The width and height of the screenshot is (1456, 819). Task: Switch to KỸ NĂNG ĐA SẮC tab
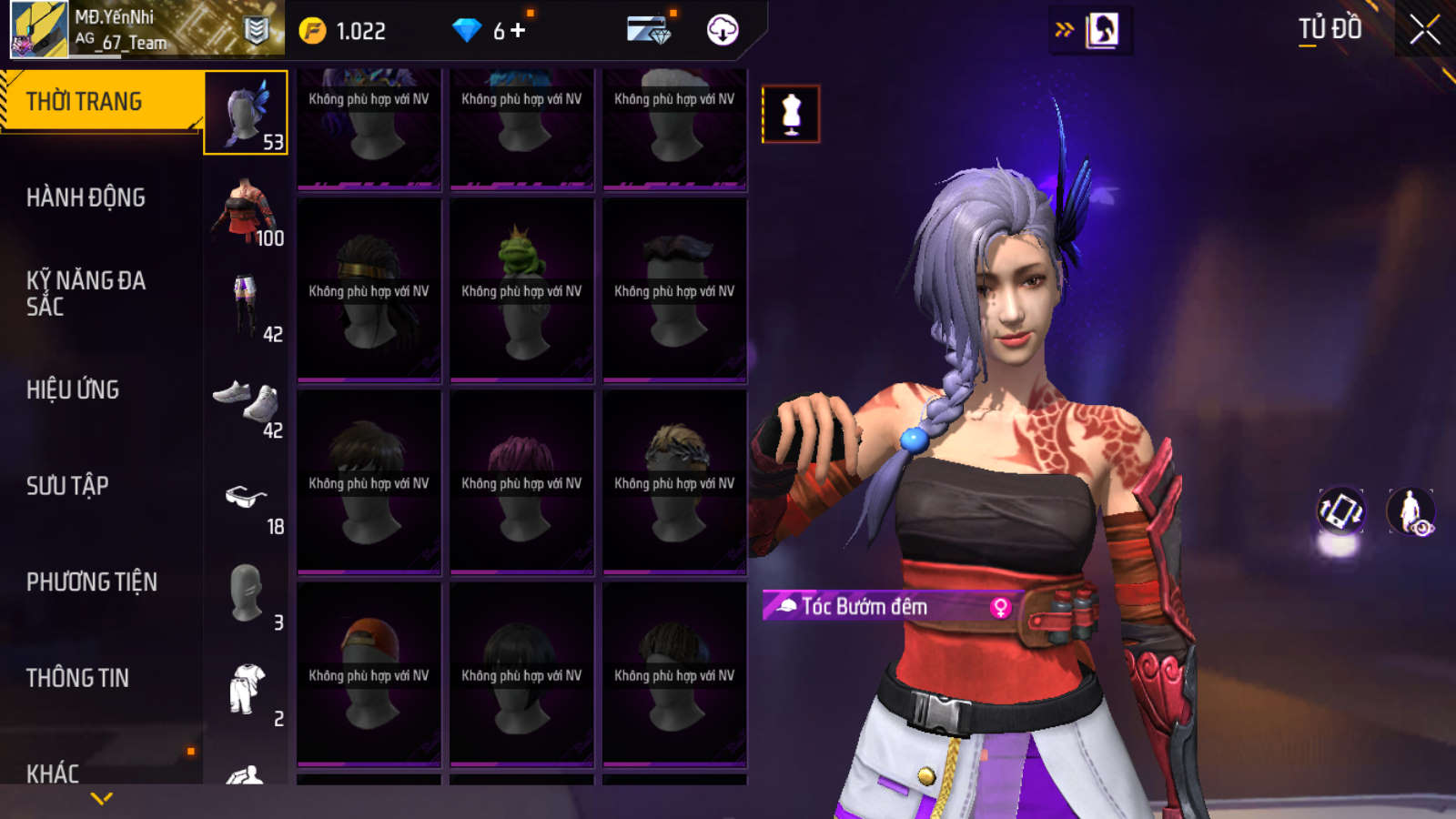[x=86, y=293]
